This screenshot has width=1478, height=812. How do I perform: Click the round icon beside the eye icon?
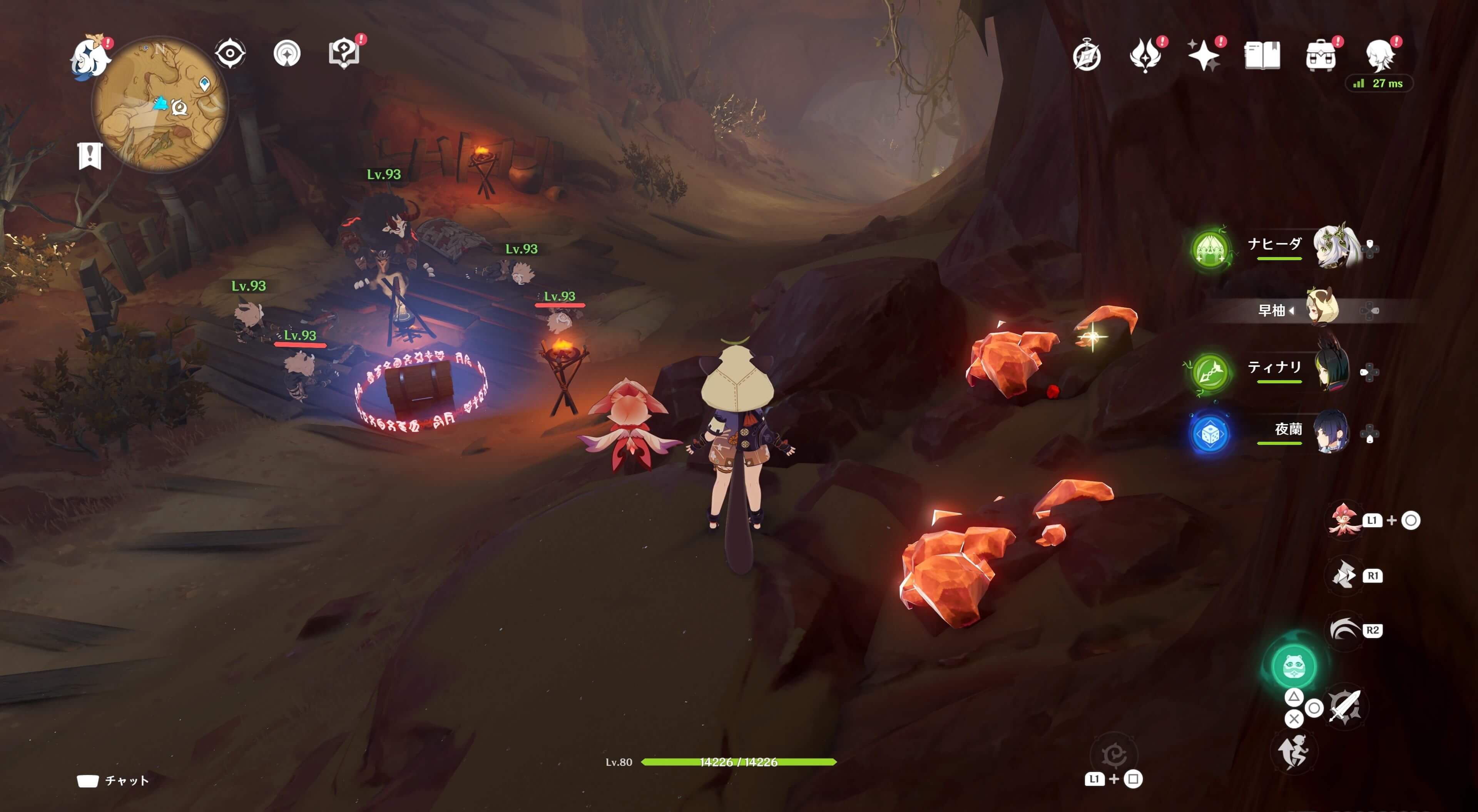[287, 54]
